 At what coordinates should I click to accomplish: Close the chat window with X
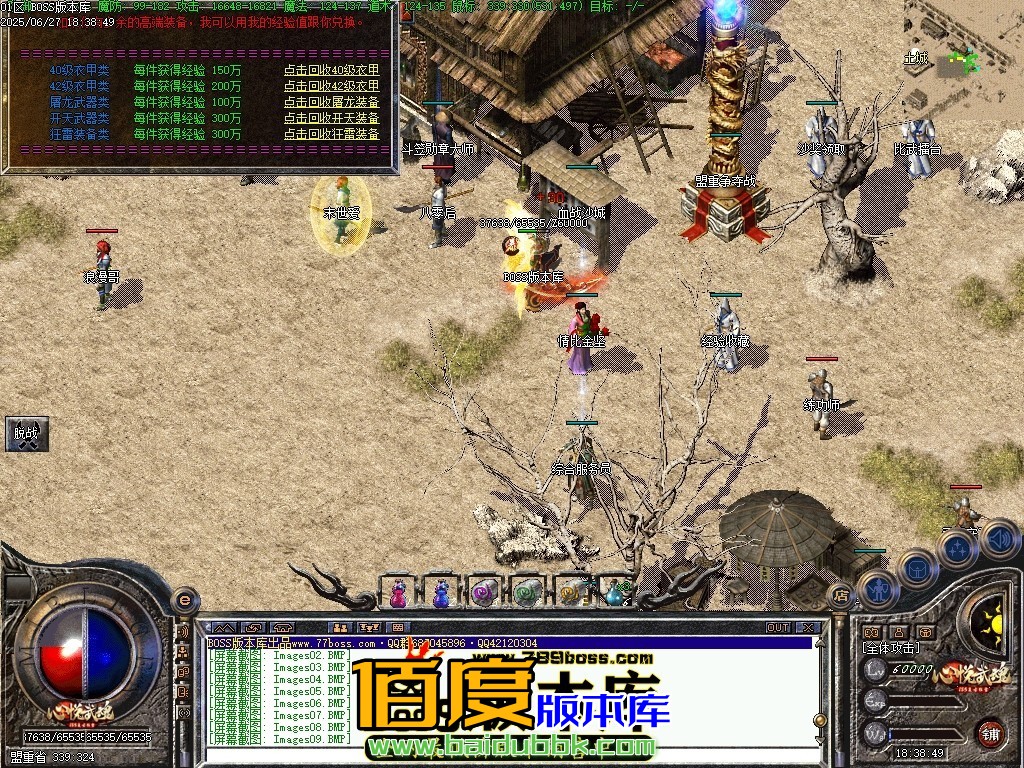pos(809,628)
